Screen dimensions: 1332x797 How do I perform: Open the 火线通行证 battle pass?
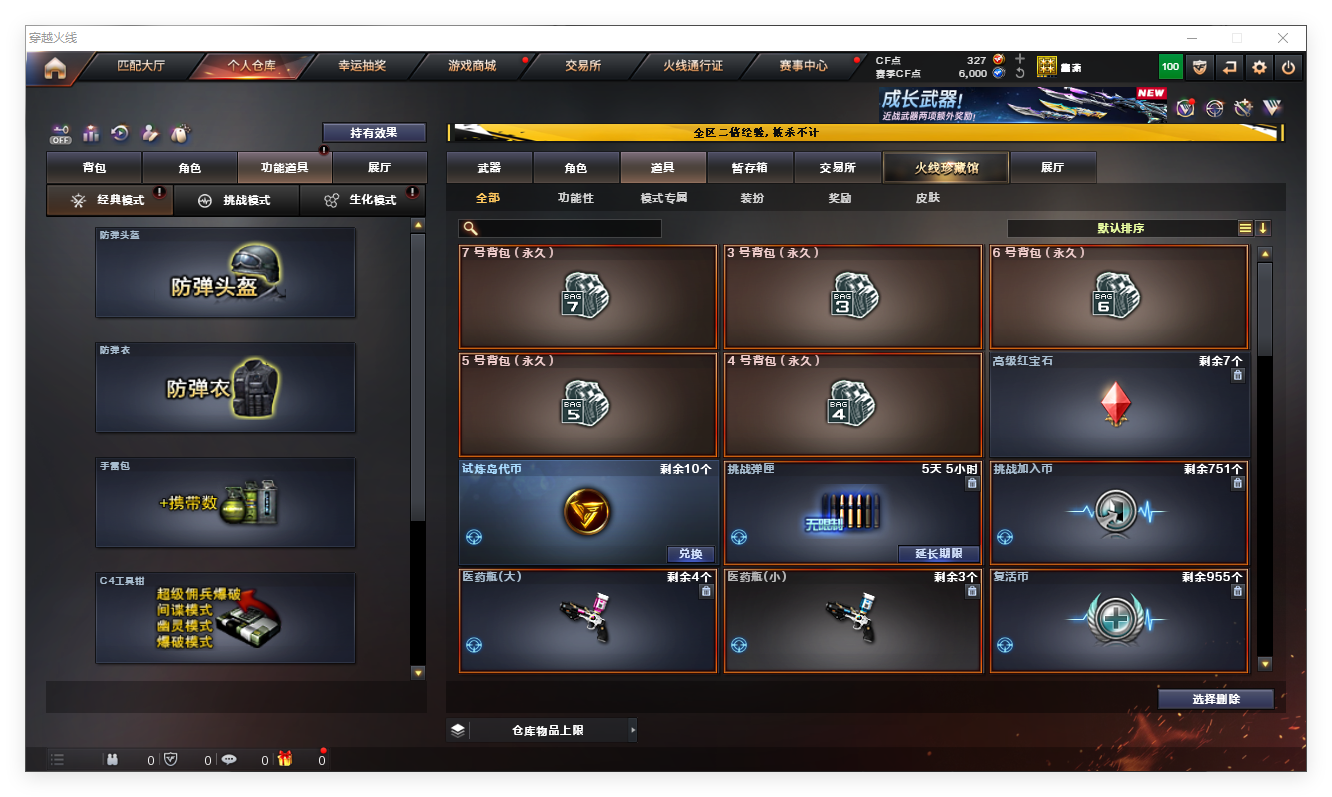pos(692,66)
